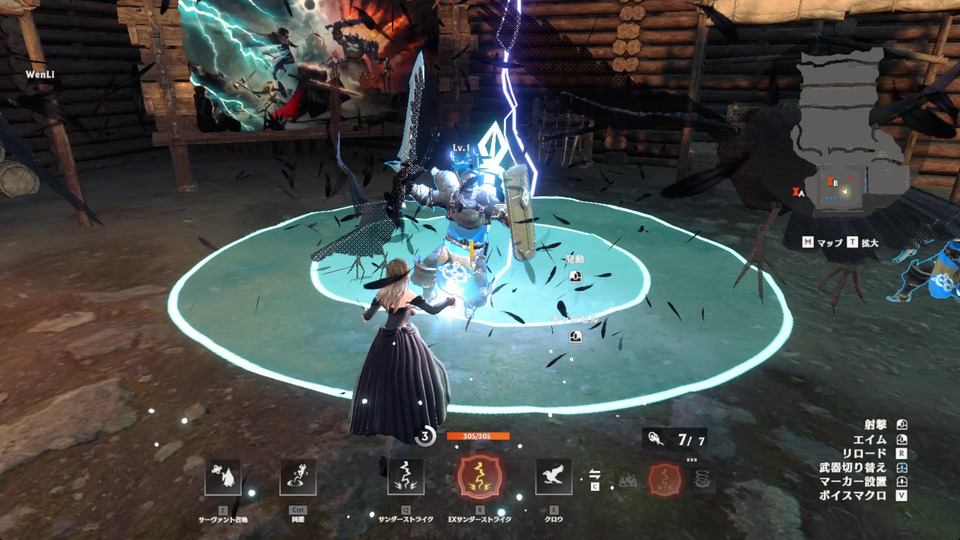Click the weapon swap arrows icon
This screenshot has width=960, height=540.
tap(595, 475)
